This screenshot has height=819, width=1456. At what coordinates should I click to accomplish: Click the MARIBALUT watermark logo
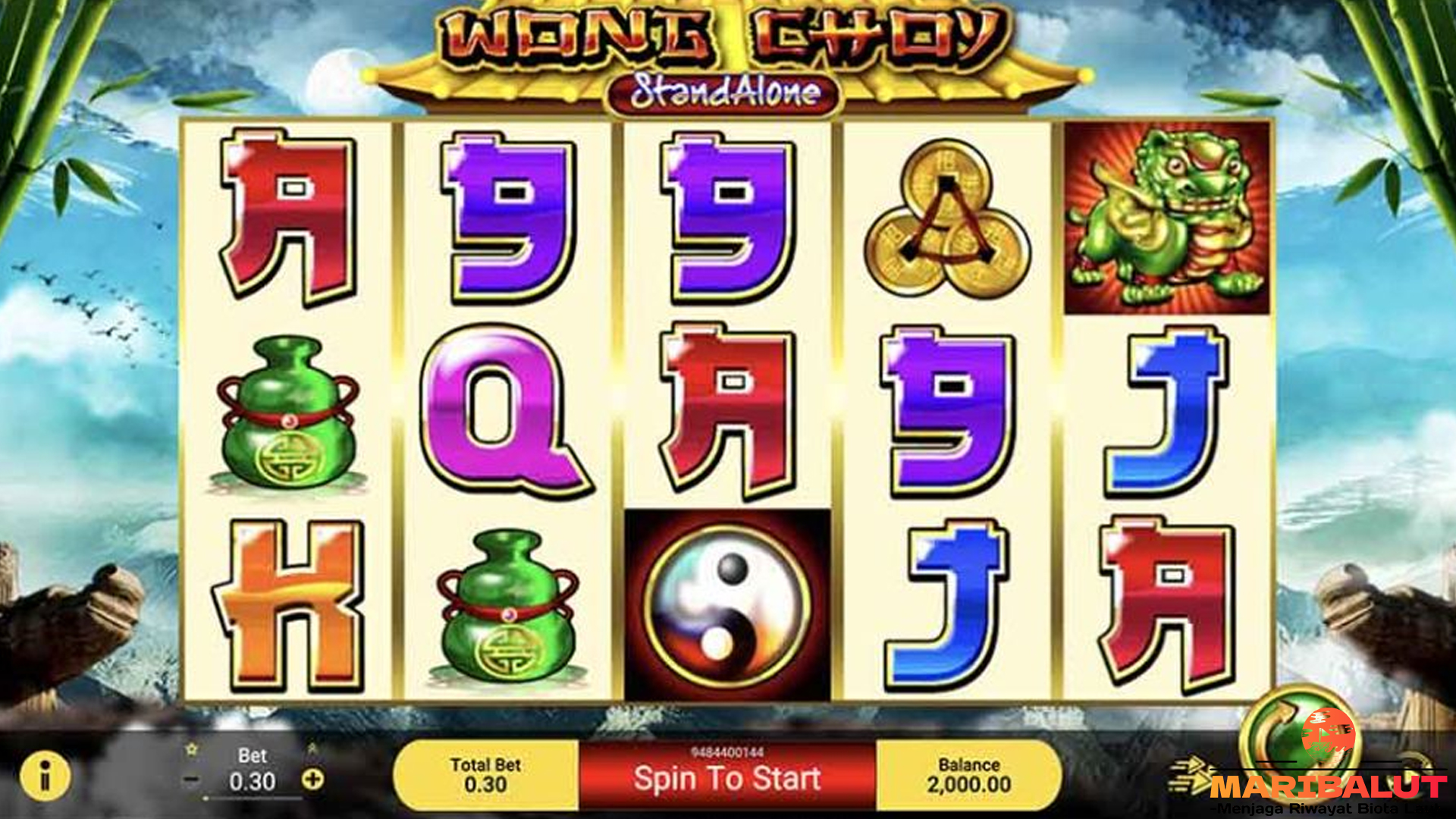click(1328, 785)
